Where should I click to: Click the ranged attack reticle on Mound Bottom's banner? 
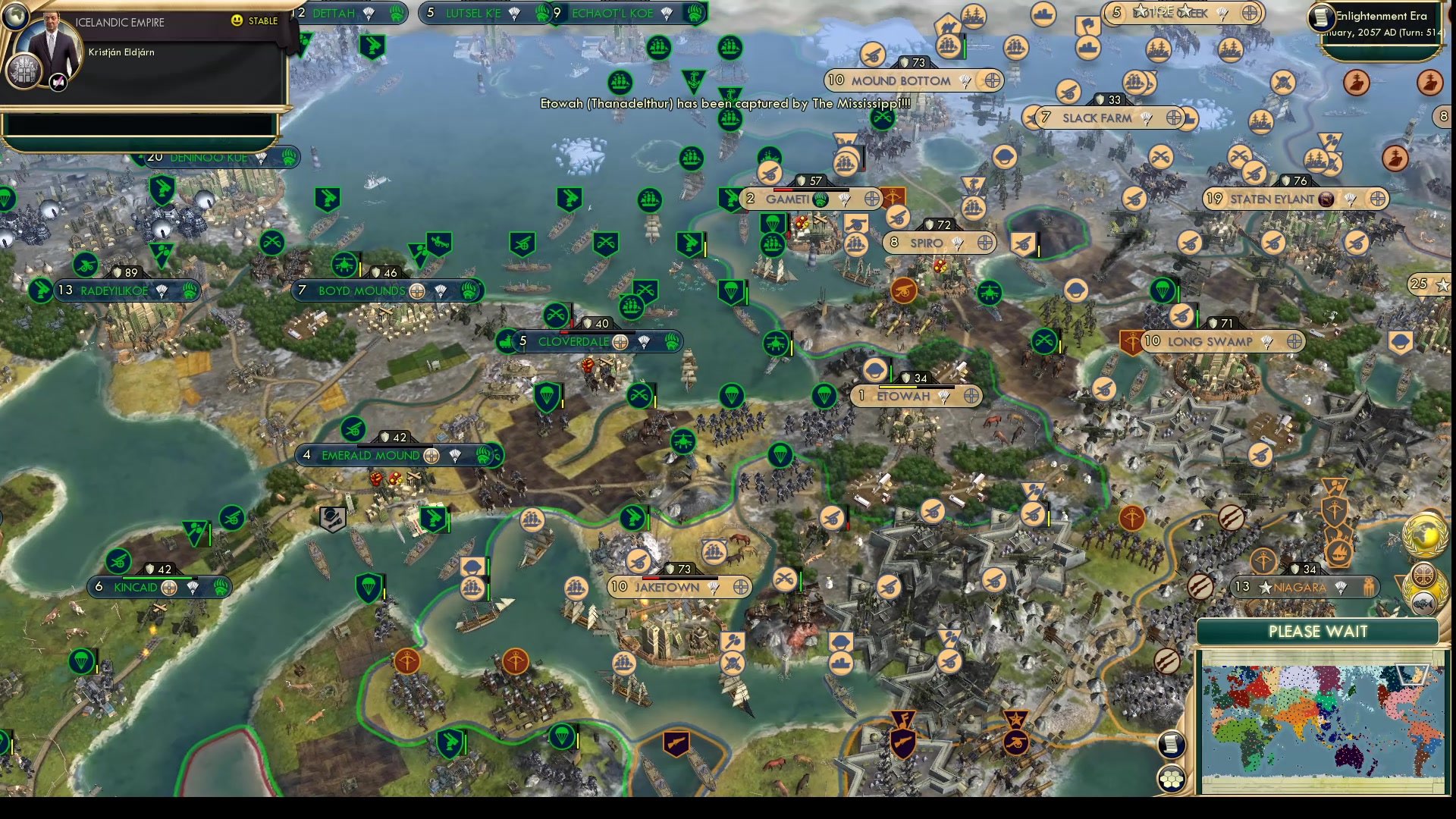(993, 80)
